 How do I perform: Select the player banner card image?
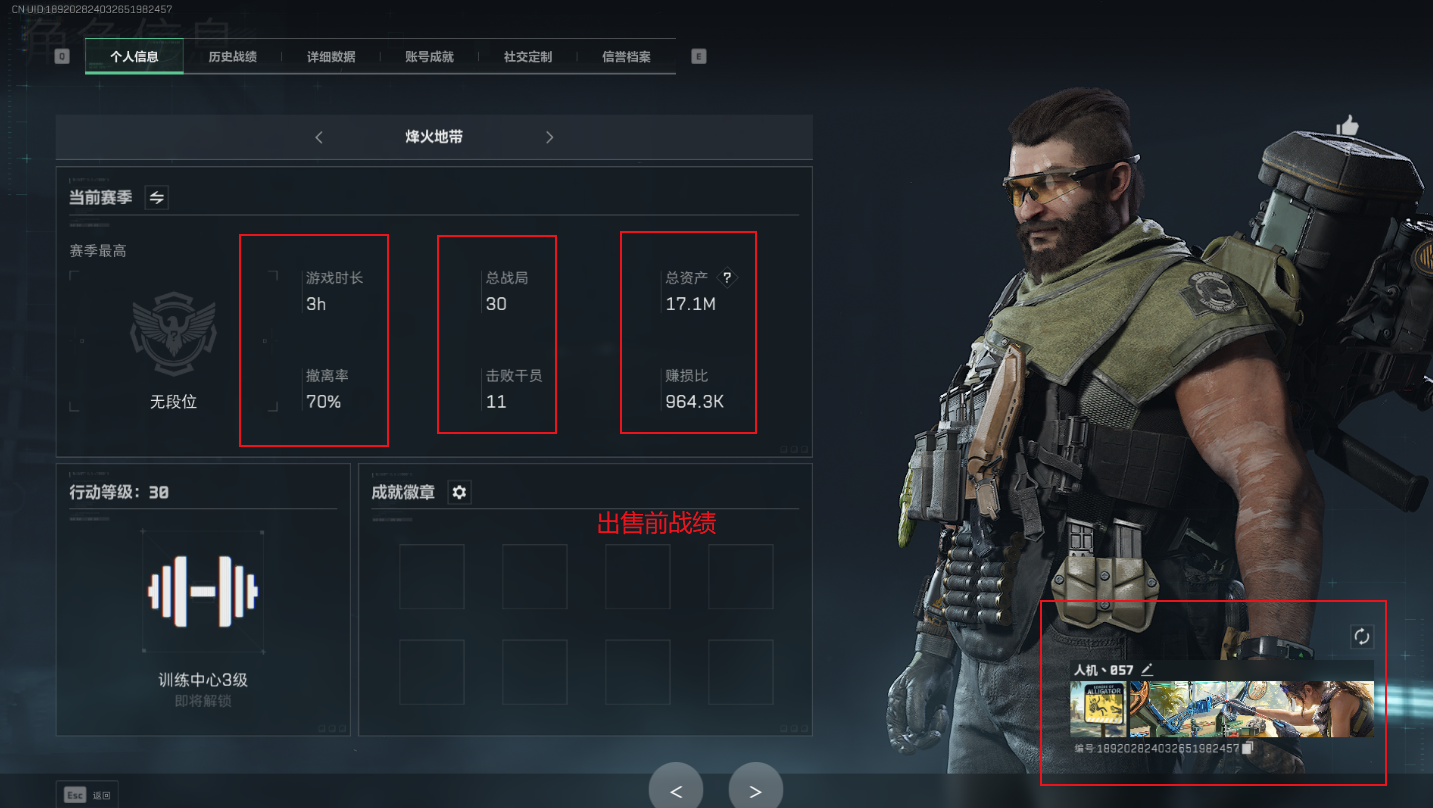click(x=1221, y=709)
